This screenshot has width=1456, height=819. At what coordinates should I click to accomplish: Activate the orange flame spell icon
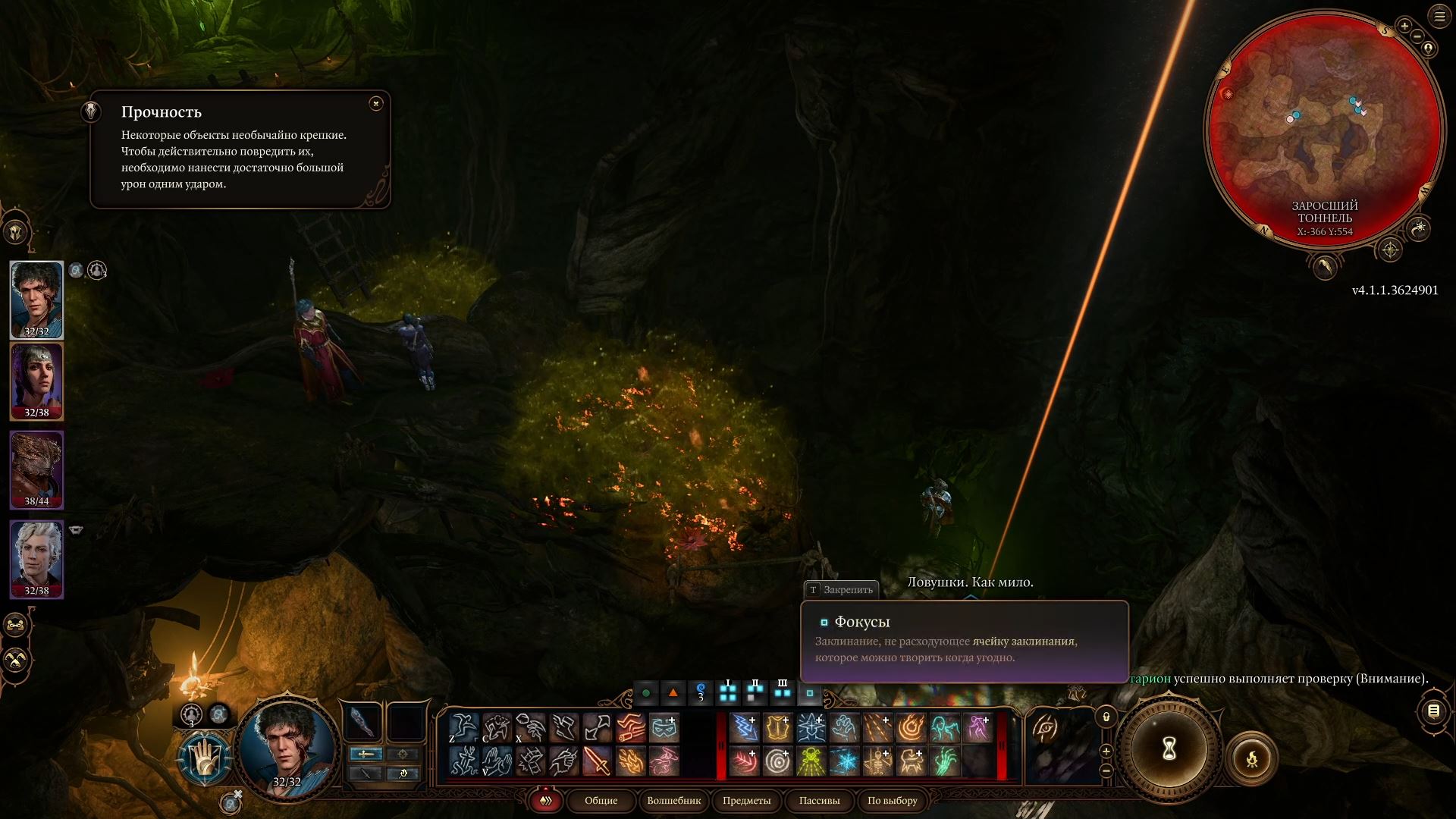pyautogui.click(x=630, y=761)
